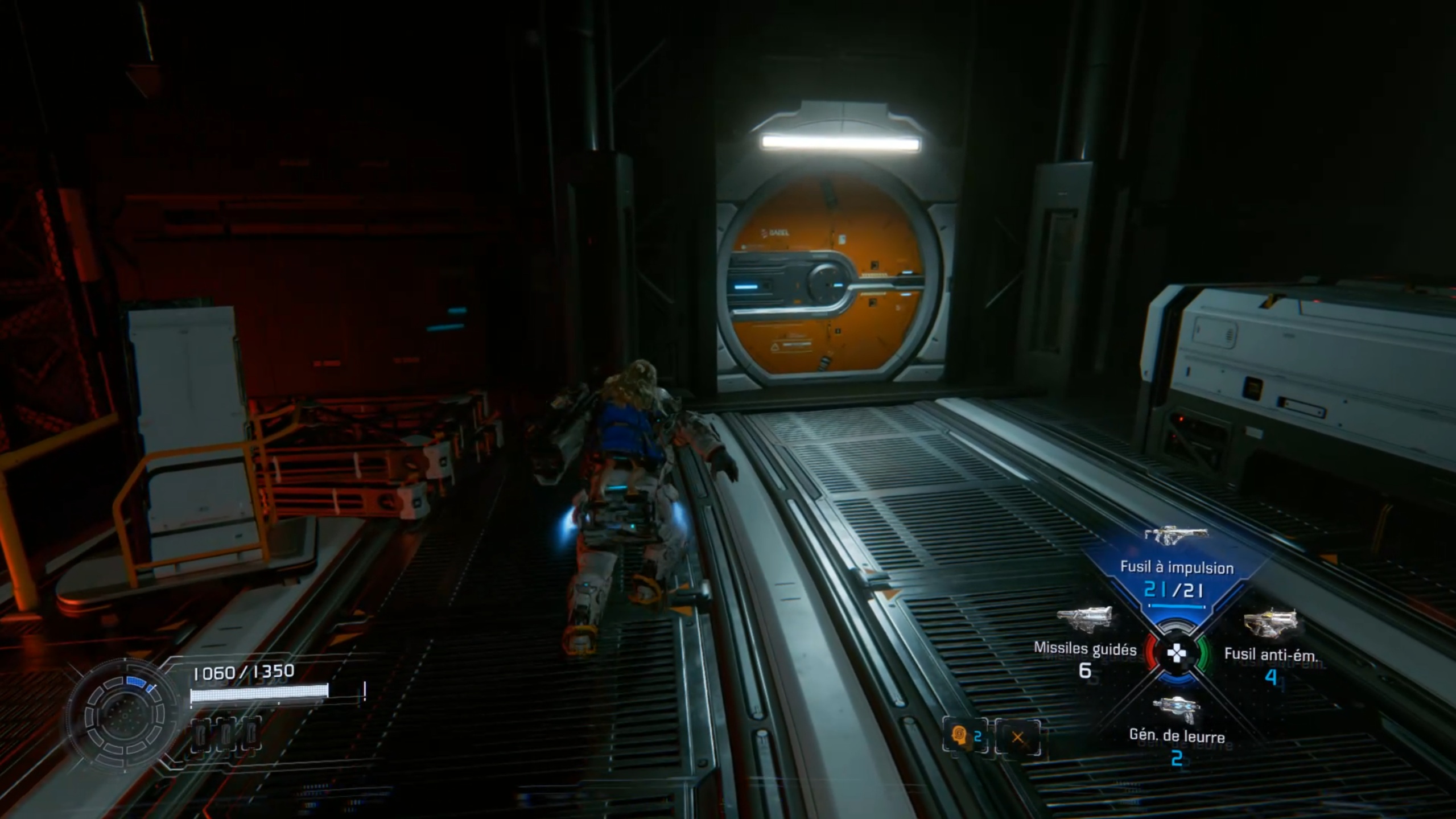Equip the Fusil anti-ém. weapon

[1271, 653]
